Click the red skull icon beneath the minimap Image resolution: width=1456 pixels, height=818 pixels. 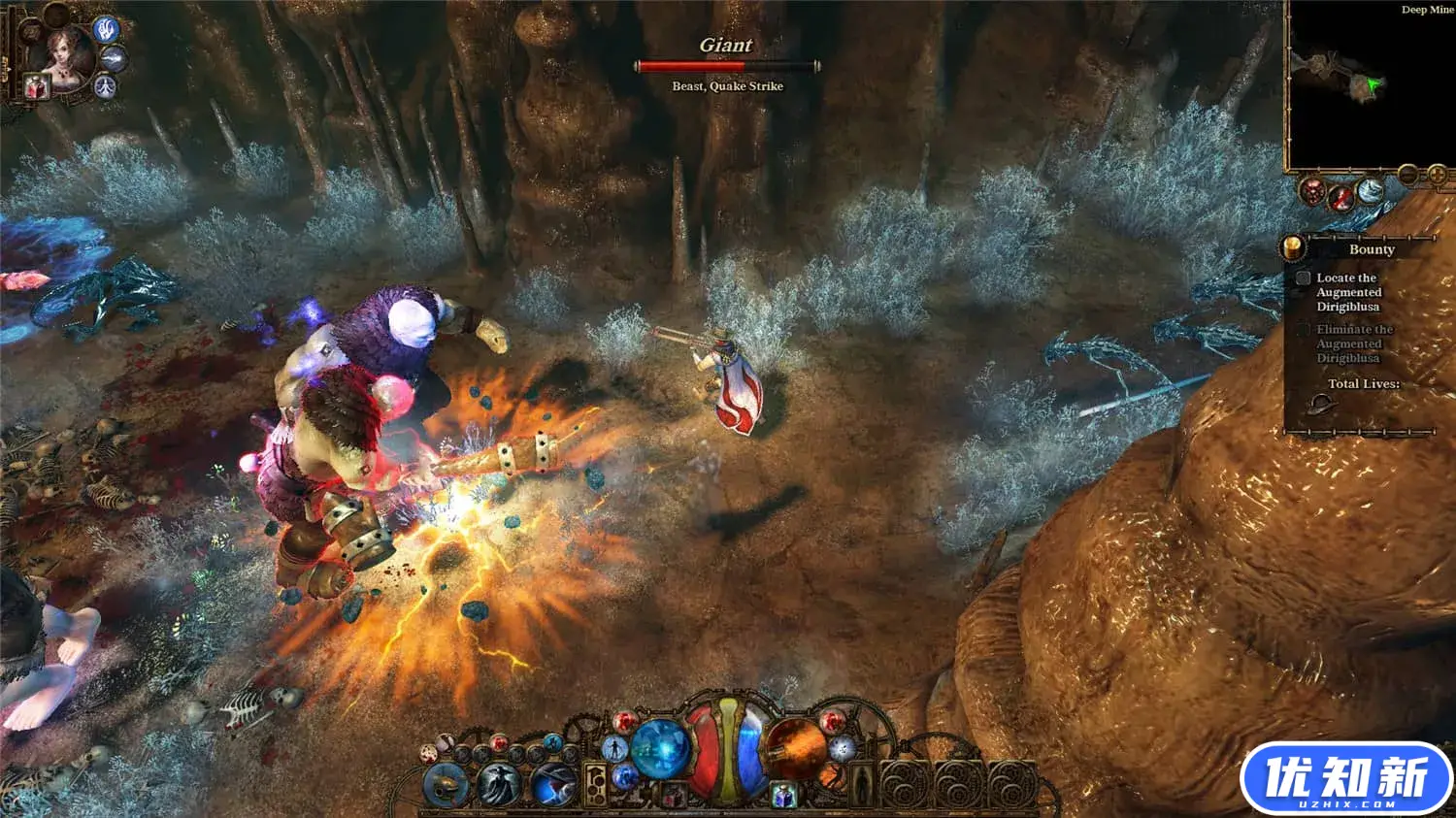point(1312,192)
